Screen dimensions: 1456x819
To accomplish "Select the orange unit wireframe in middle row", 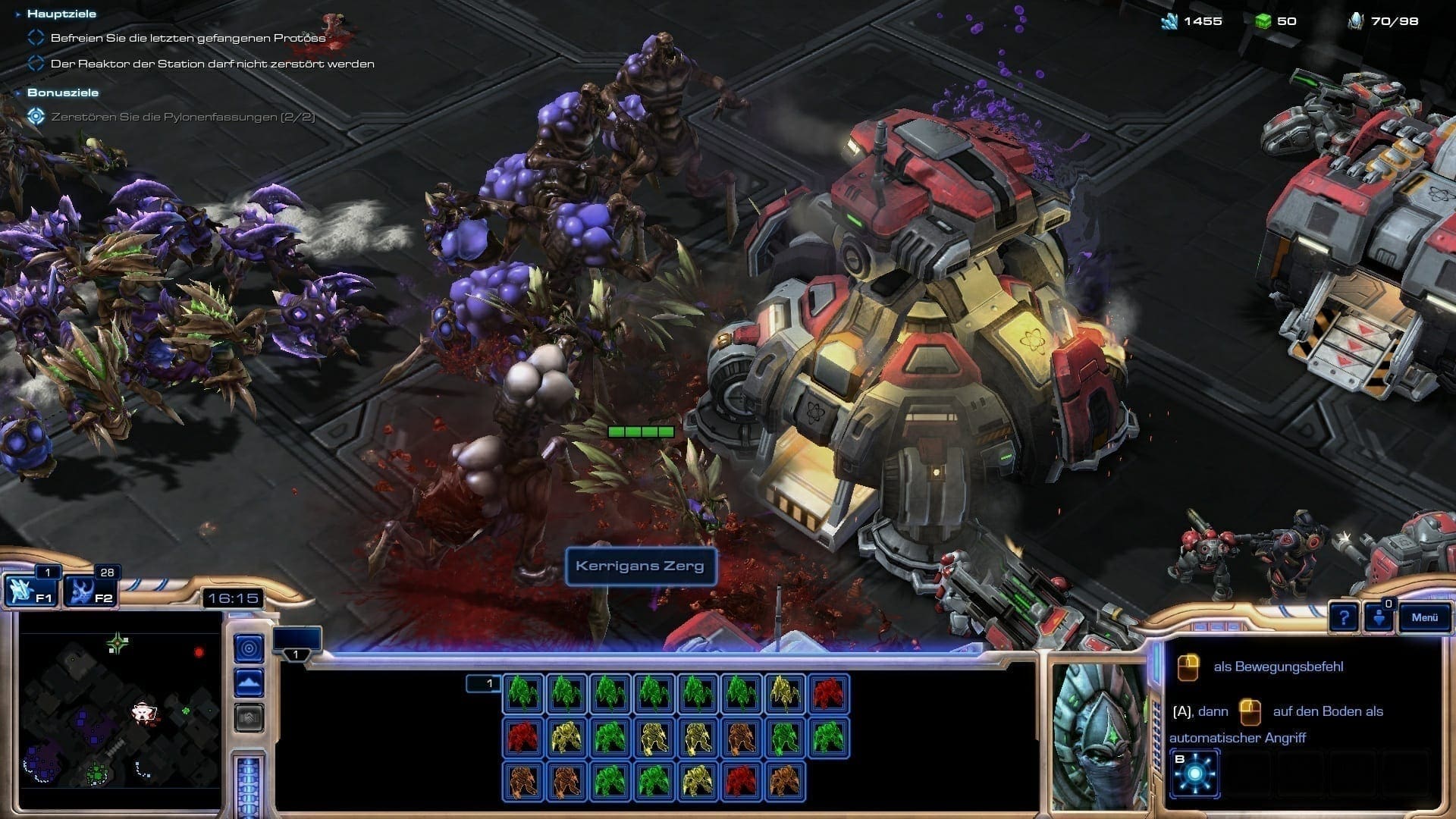I will (x=741, y=737).
